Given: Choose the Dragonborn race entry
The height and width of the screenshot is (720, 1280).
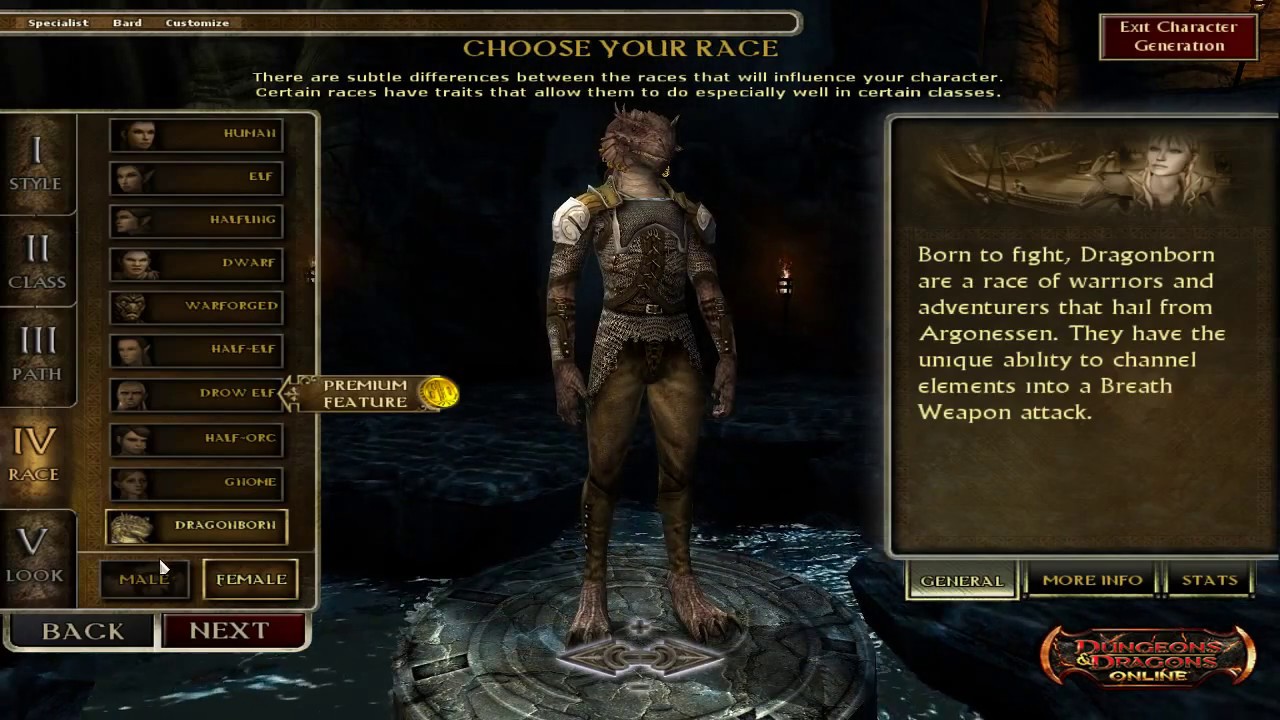Looking at the screenshot, I should [197, 526].
